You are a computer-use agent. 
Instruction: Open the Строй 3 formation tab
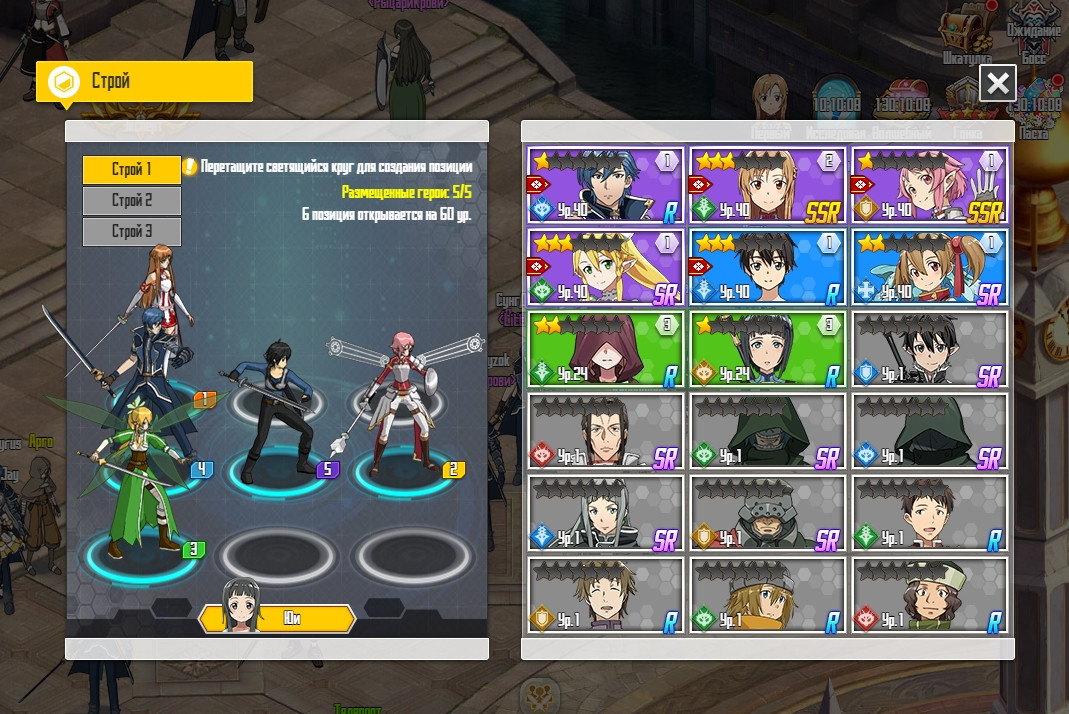[132, 231]
